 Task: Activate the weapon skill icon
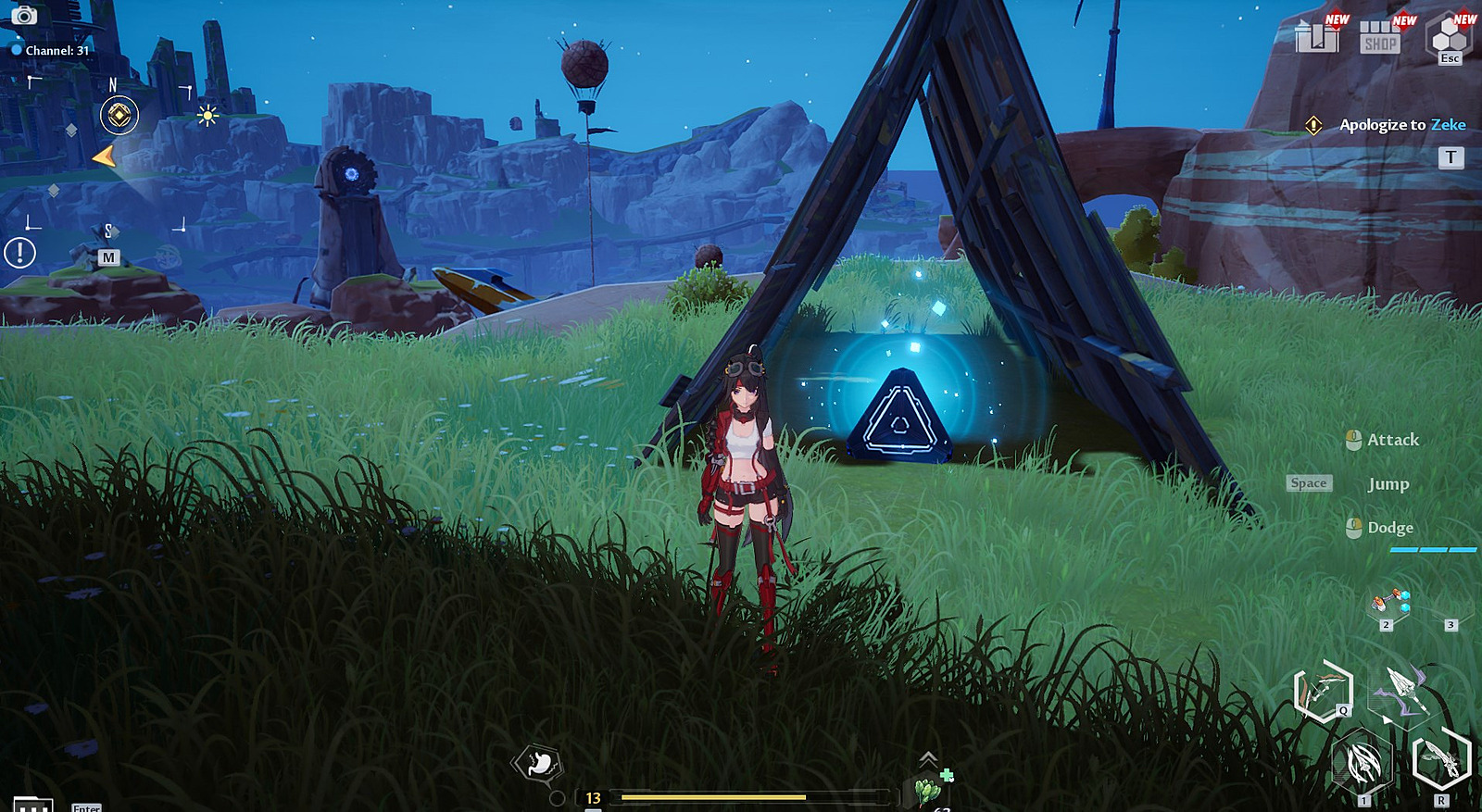(1362, 765)
